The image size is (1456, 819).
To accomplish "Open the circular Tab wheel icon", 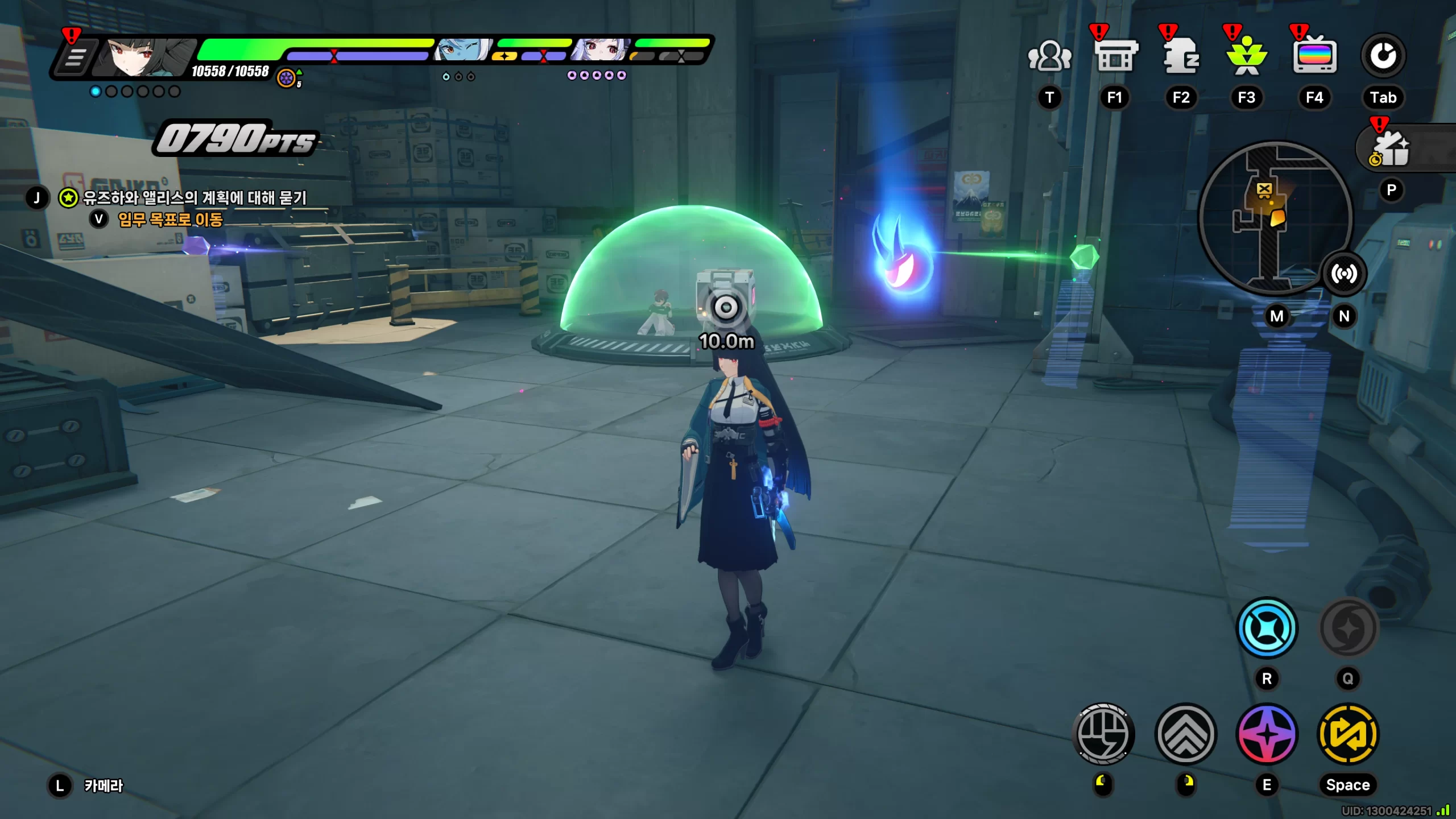I will [1383, 56].
